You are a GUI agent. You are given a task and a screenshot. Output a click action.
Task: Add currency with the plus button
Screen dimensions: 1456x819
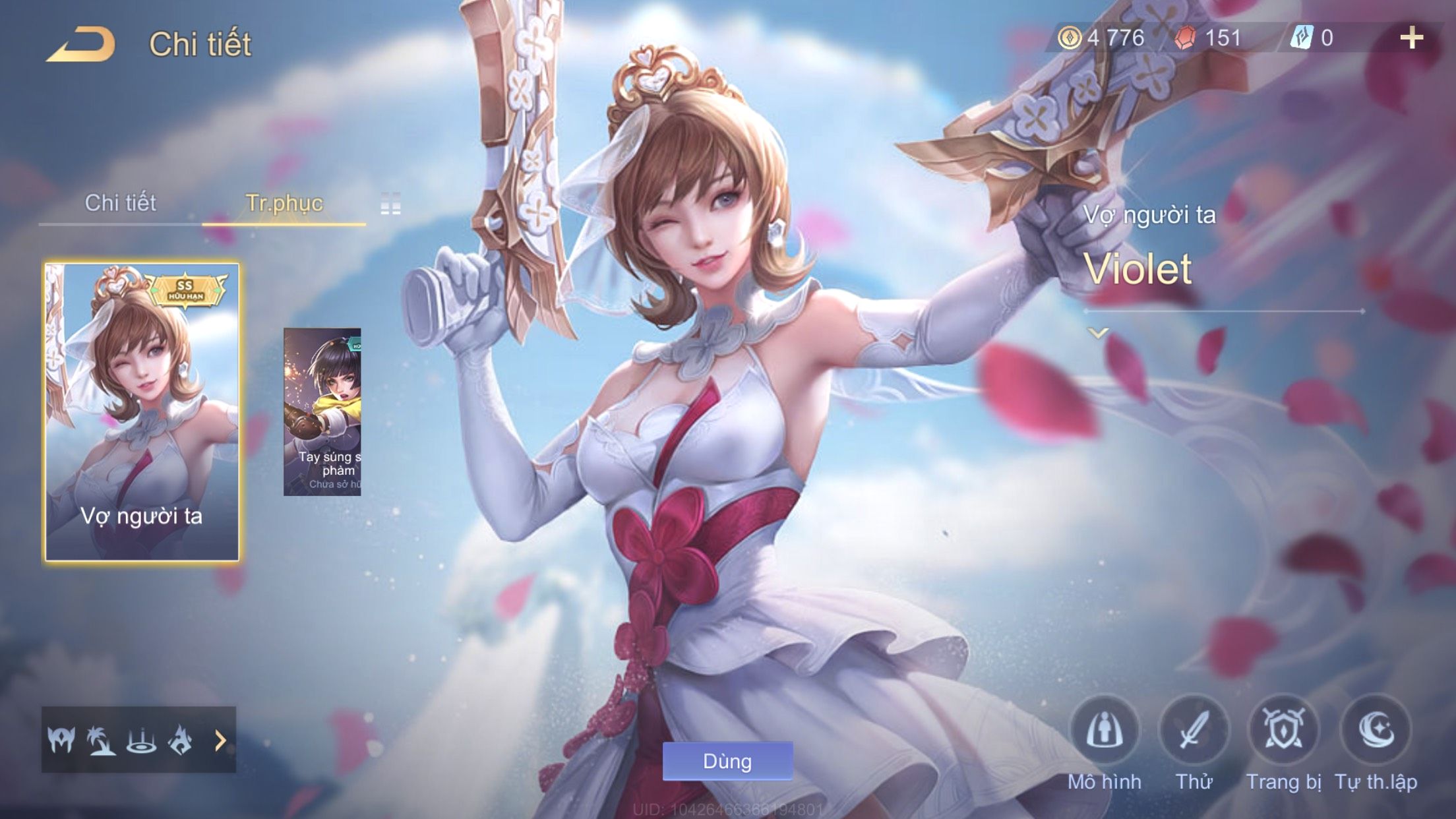1411,38
